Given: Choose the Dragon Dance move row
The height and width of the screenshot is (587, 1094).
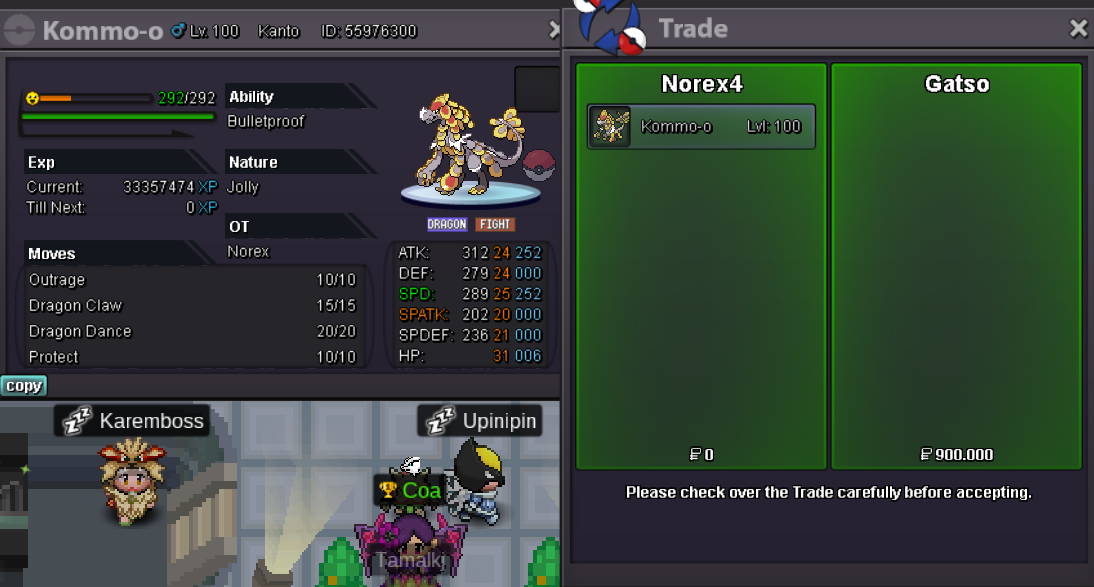Looking at the screenshot, I should point(191,331).
